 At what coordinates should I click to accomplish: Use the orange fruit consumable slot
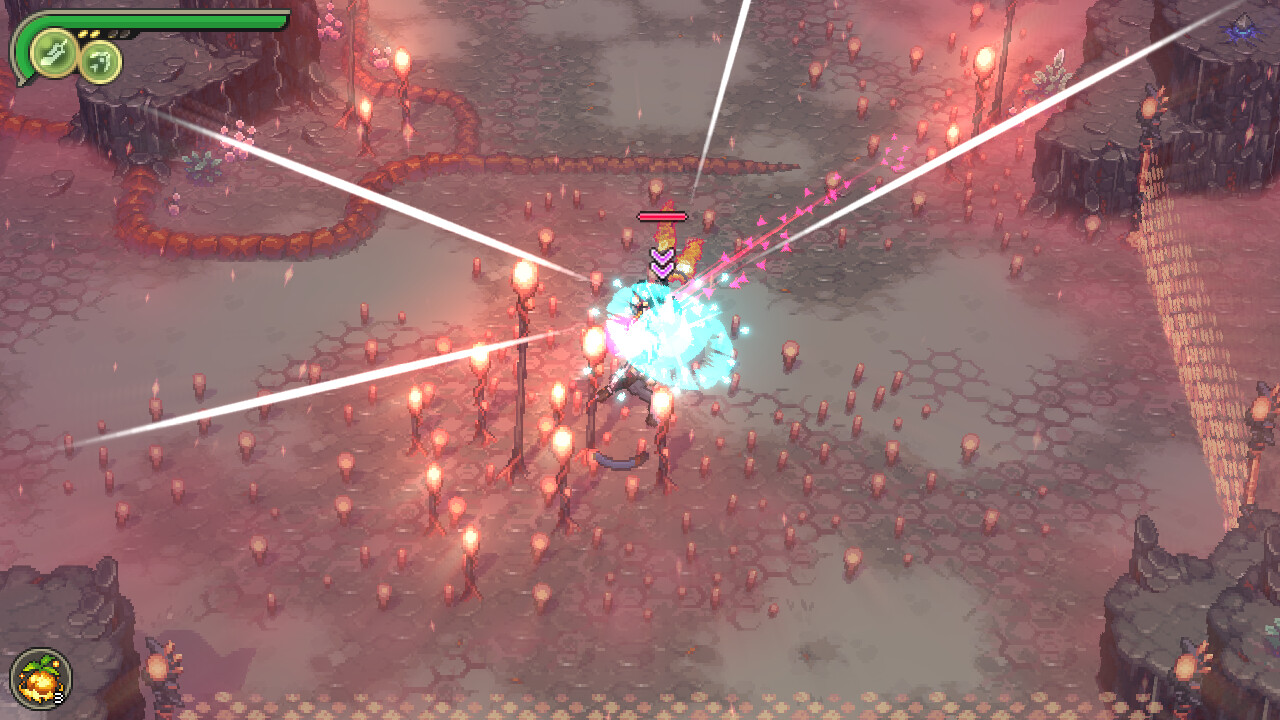[x=41, y=678]
